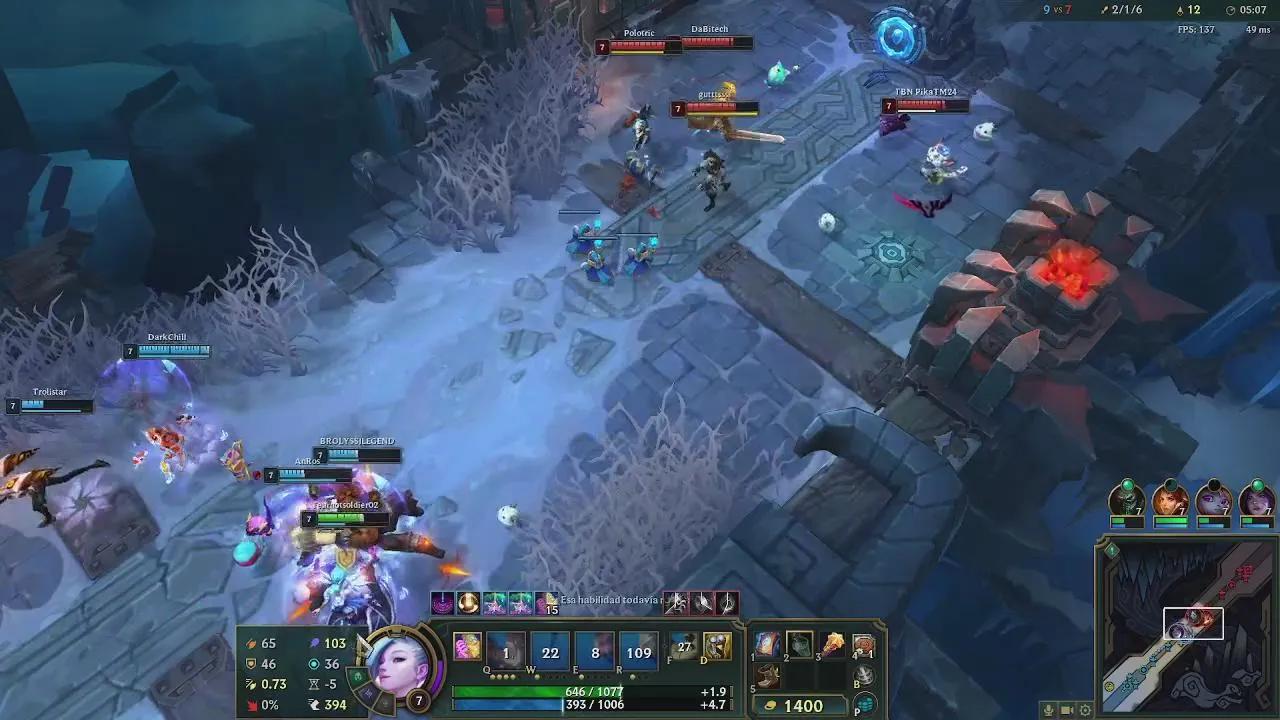Select Jinx's Q ability icon
The width and height of the screenshot is (1280, 720).
coord(508,651)
